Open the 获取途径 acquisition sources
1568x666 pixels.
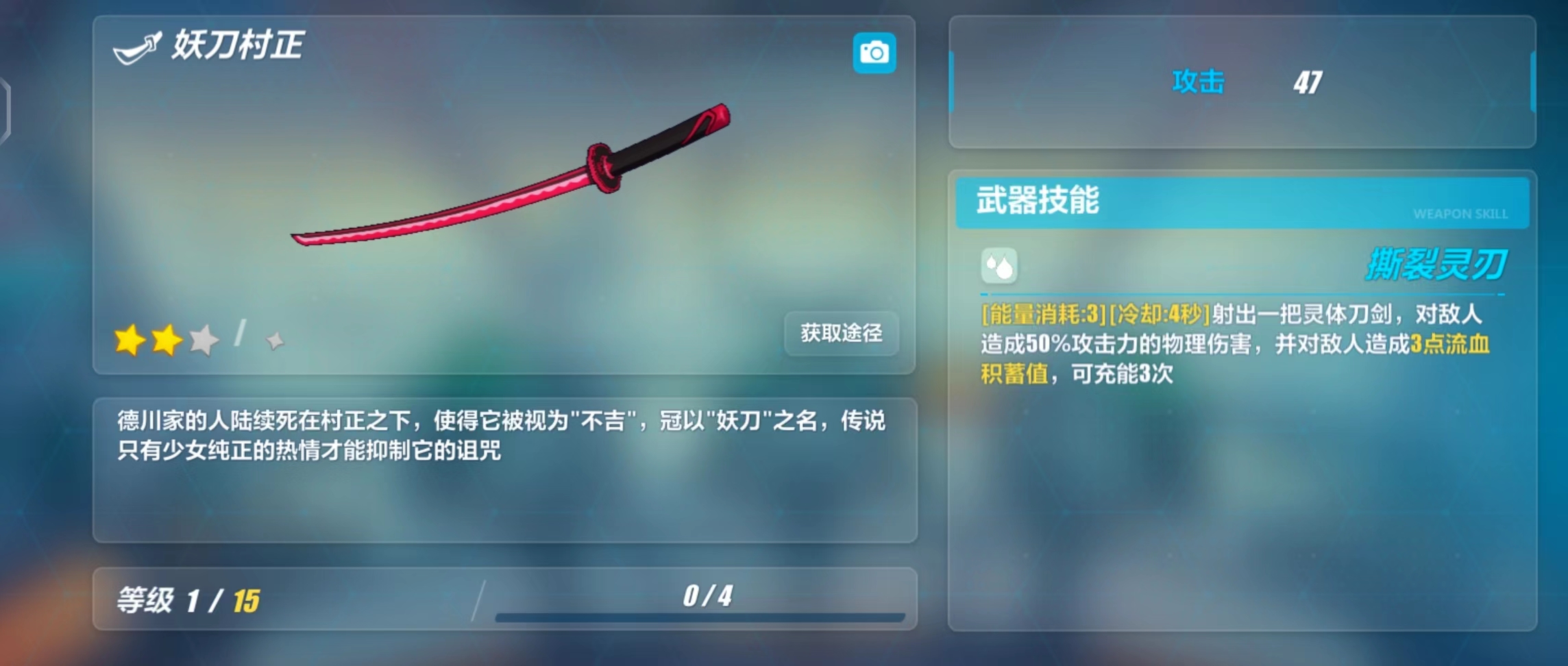pyautogui.click(x=841, y=333)
